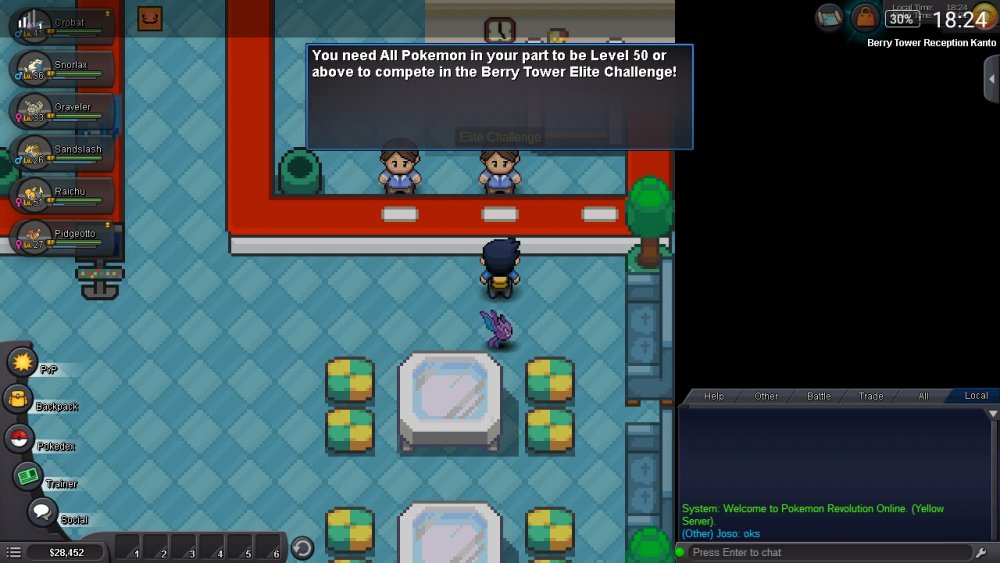Show the Trainer card
Screen dimensions: 1000x563
pyautogui.click(x=28, y=476)
